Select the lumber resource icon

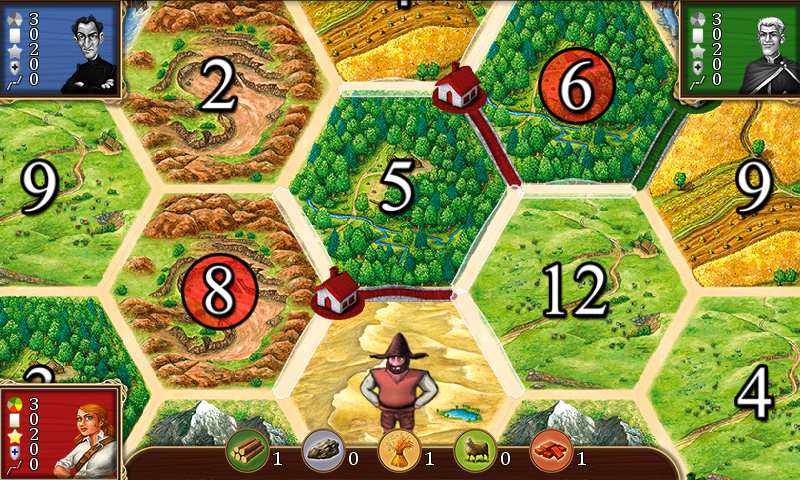(x=246, y=450)
